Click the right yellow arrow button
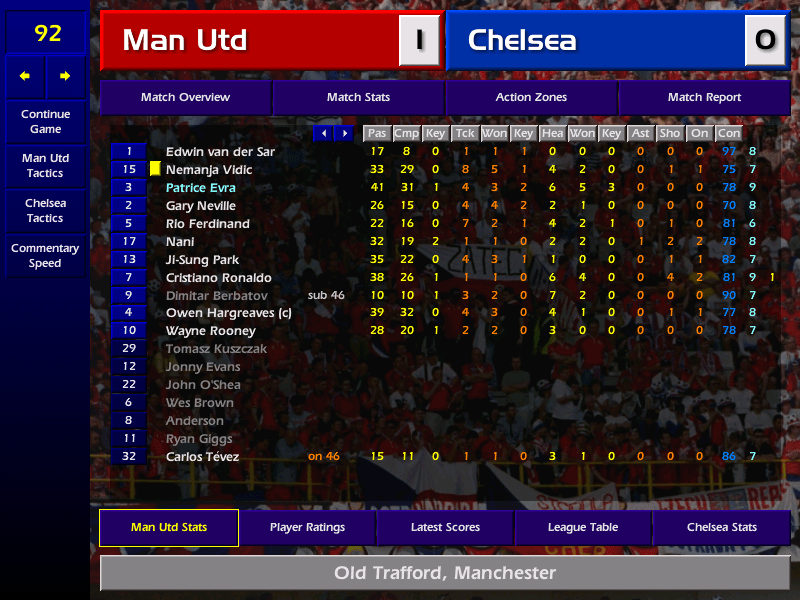Image resolution: width=800 pixels, height=600 pixels. click(x=66, y=76)
